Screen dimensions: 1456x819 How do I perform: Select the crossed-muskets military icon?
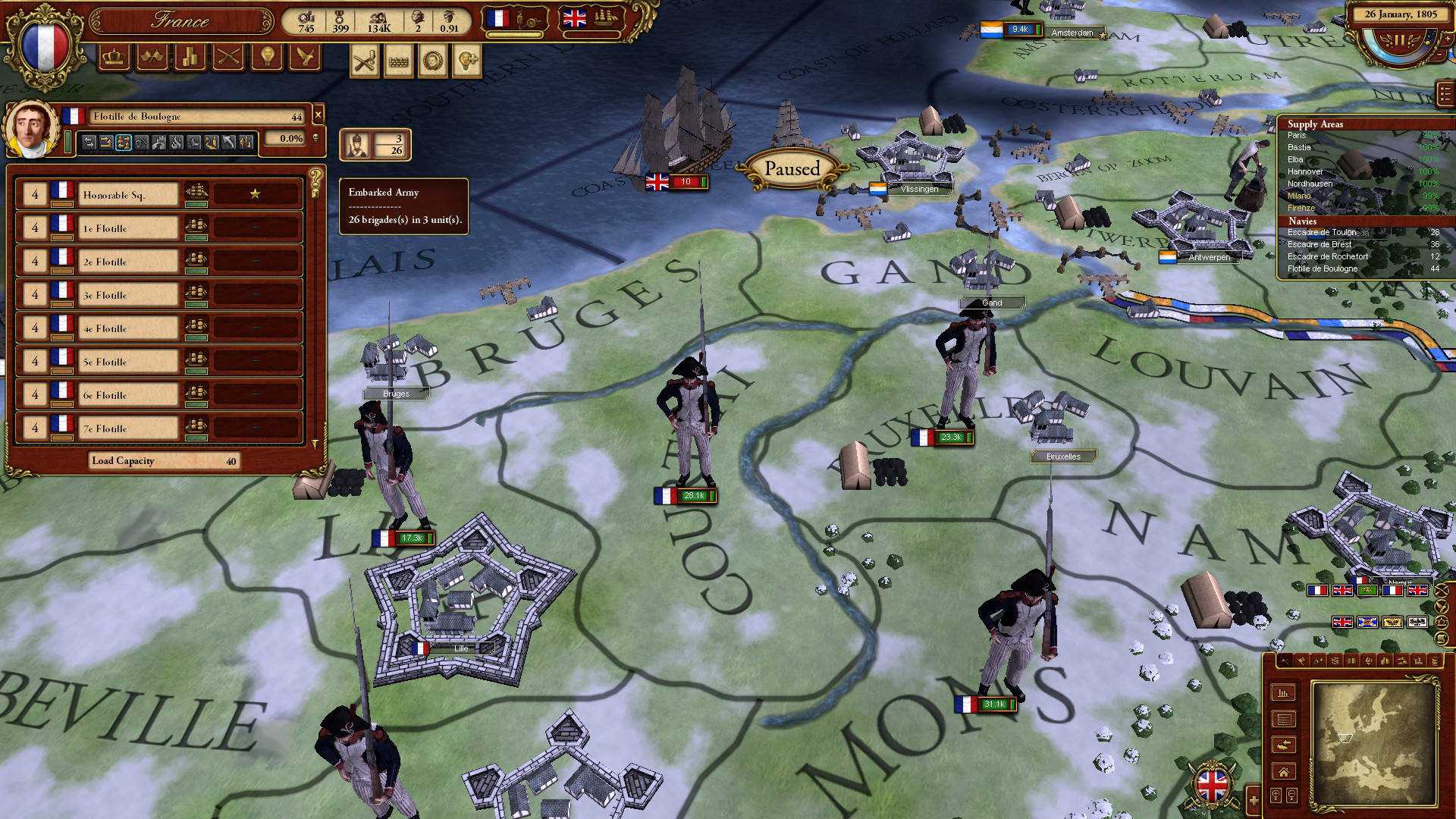(x=227, y=58)
